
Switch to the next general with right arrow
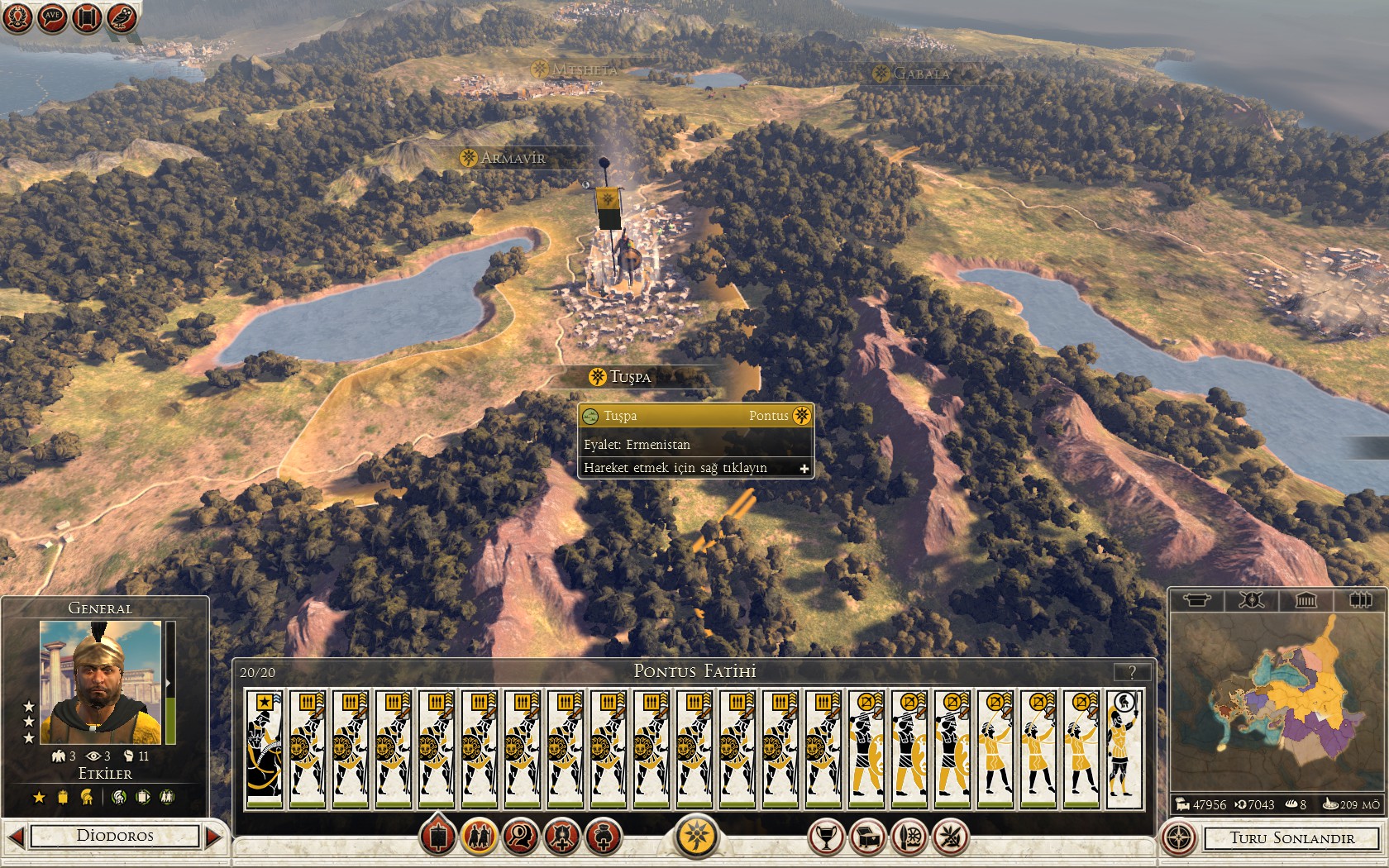[214, 837]
